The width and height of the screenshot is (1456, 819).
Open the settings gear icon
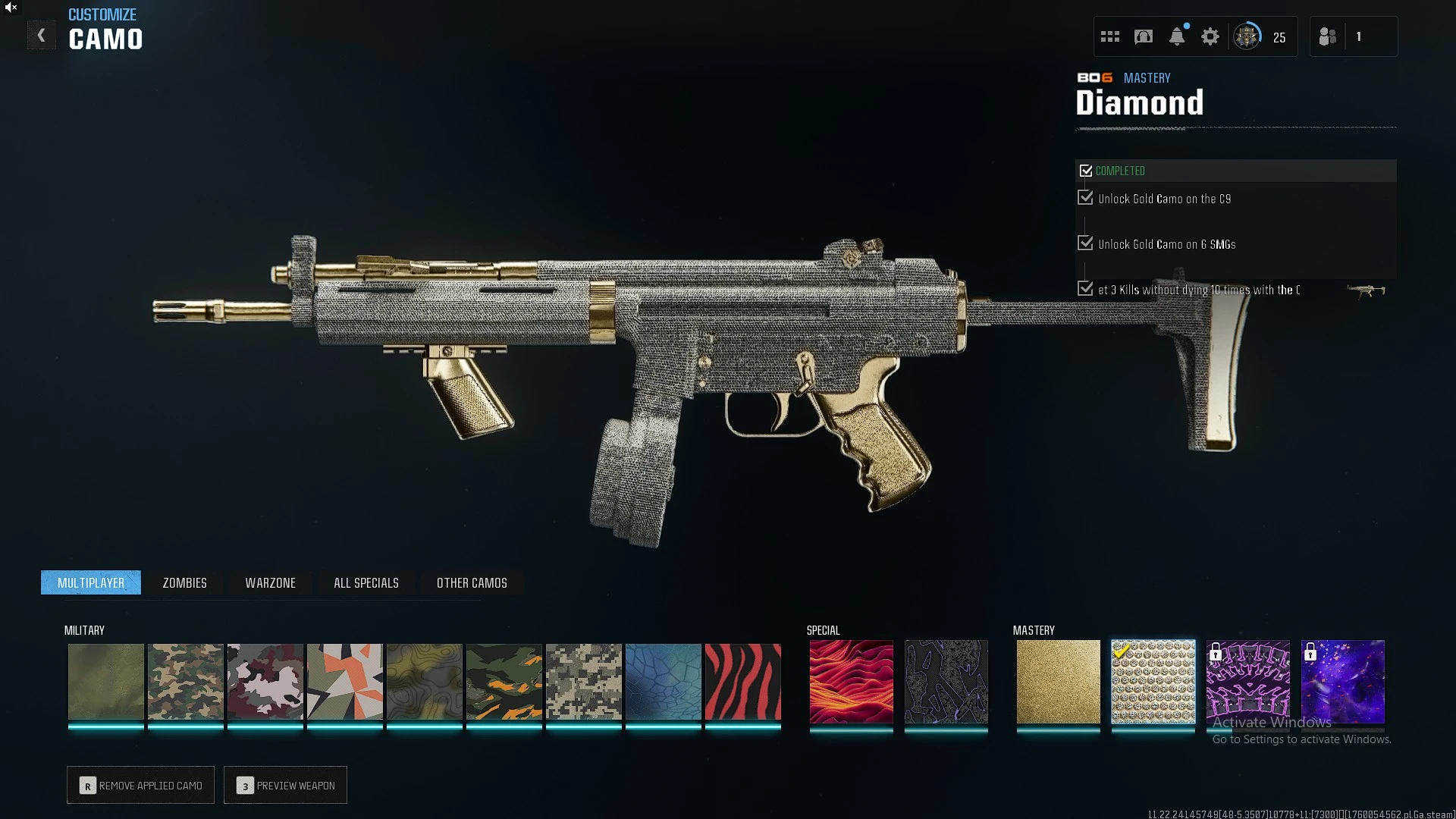(1210, 36)
